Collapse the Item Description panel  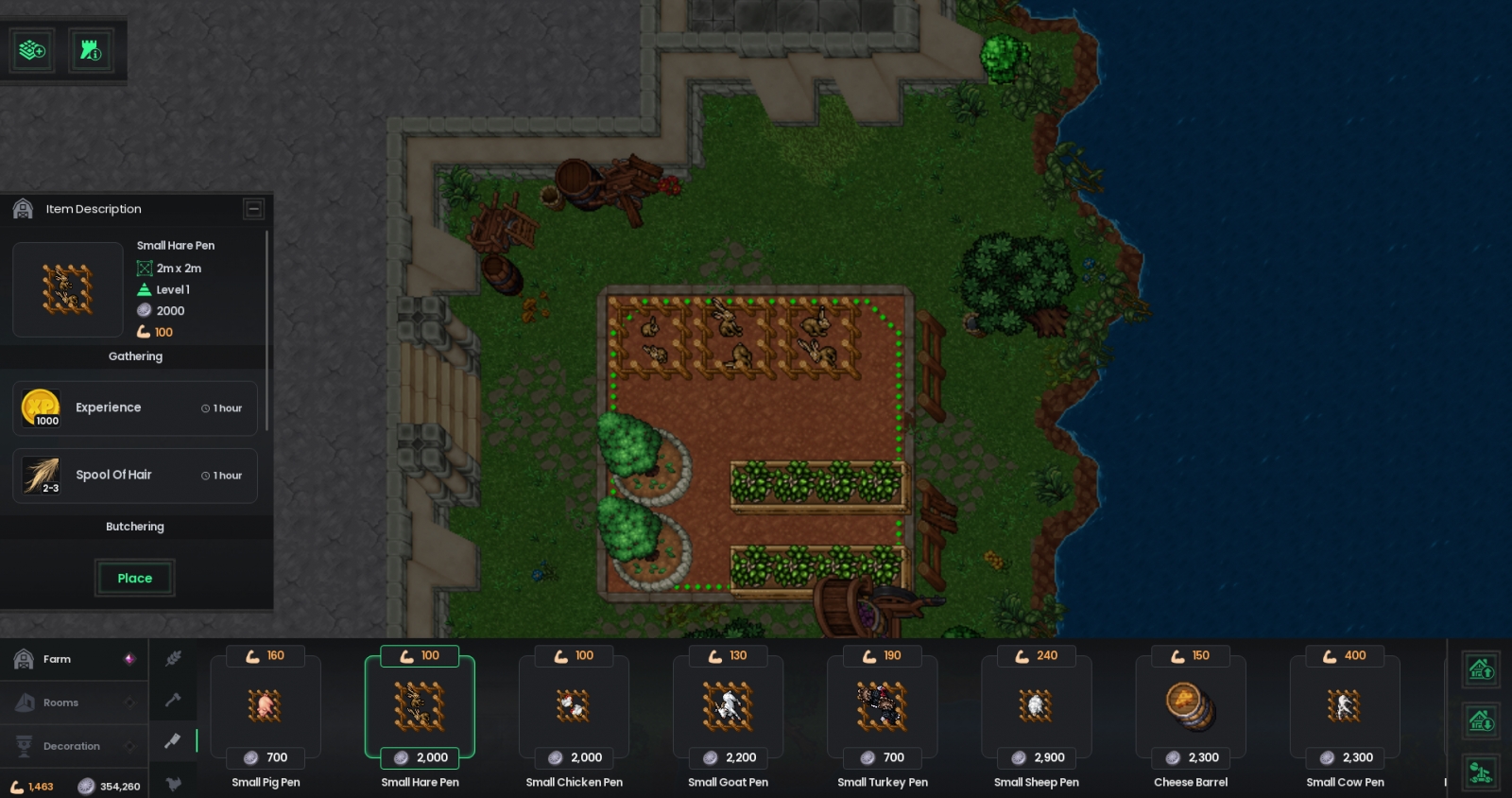[x=253, y=209]
